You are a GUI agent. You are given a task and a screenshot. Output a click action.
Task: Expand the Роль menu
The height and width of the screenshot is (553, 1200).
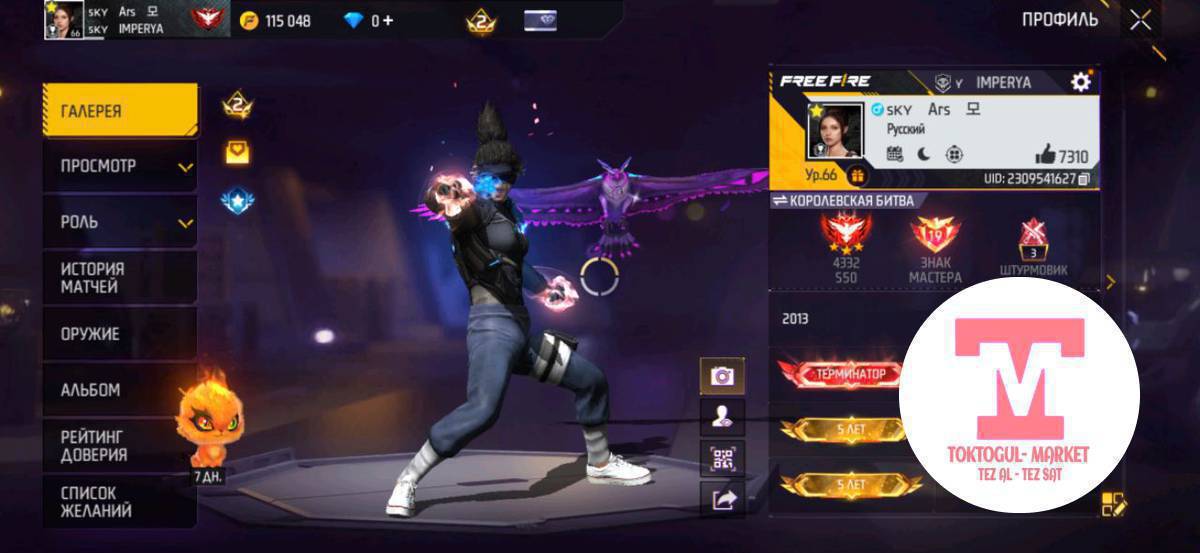pos(119,222)
